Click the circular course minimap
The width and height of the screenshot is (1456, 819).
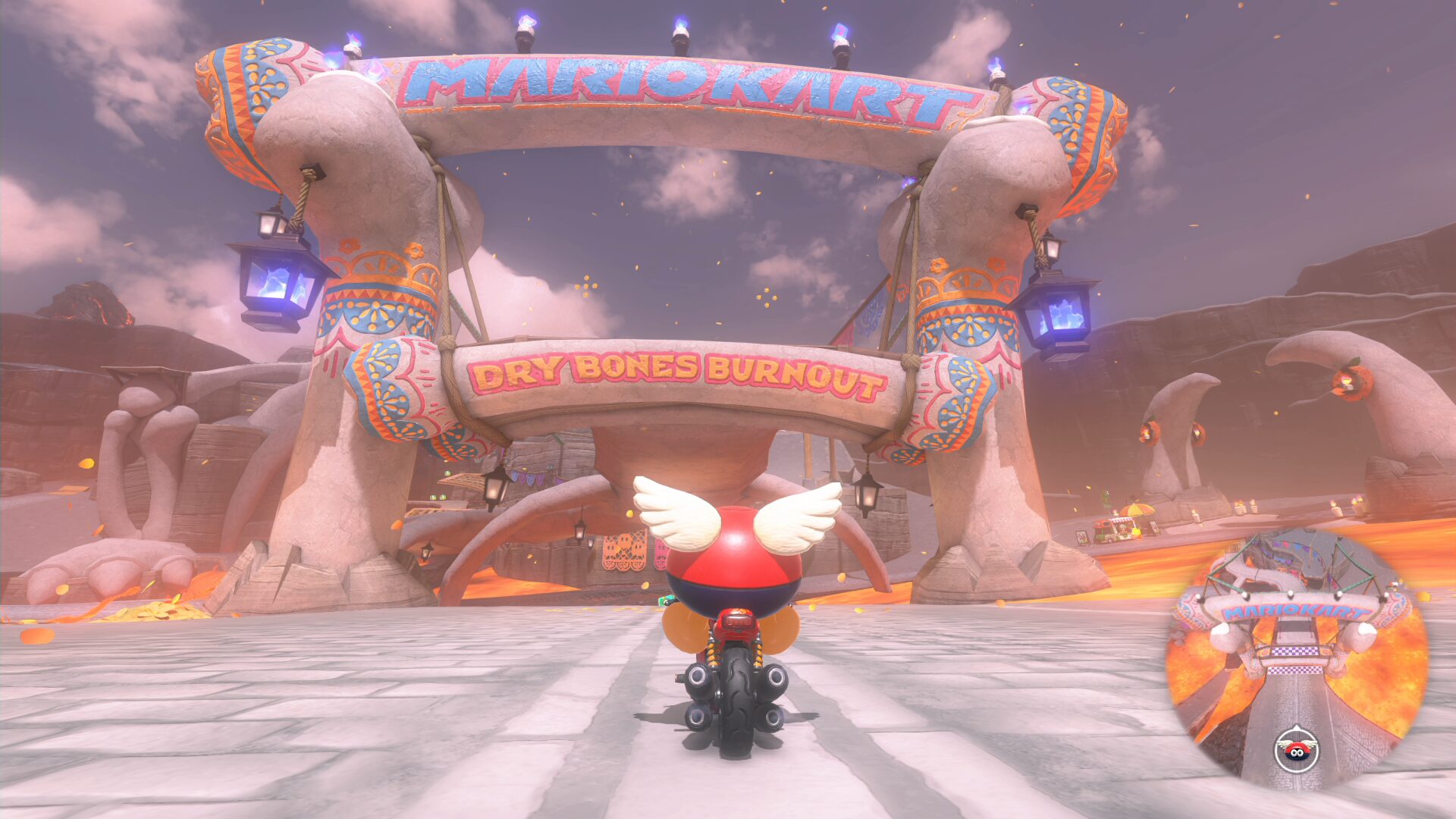[1297, 658]
